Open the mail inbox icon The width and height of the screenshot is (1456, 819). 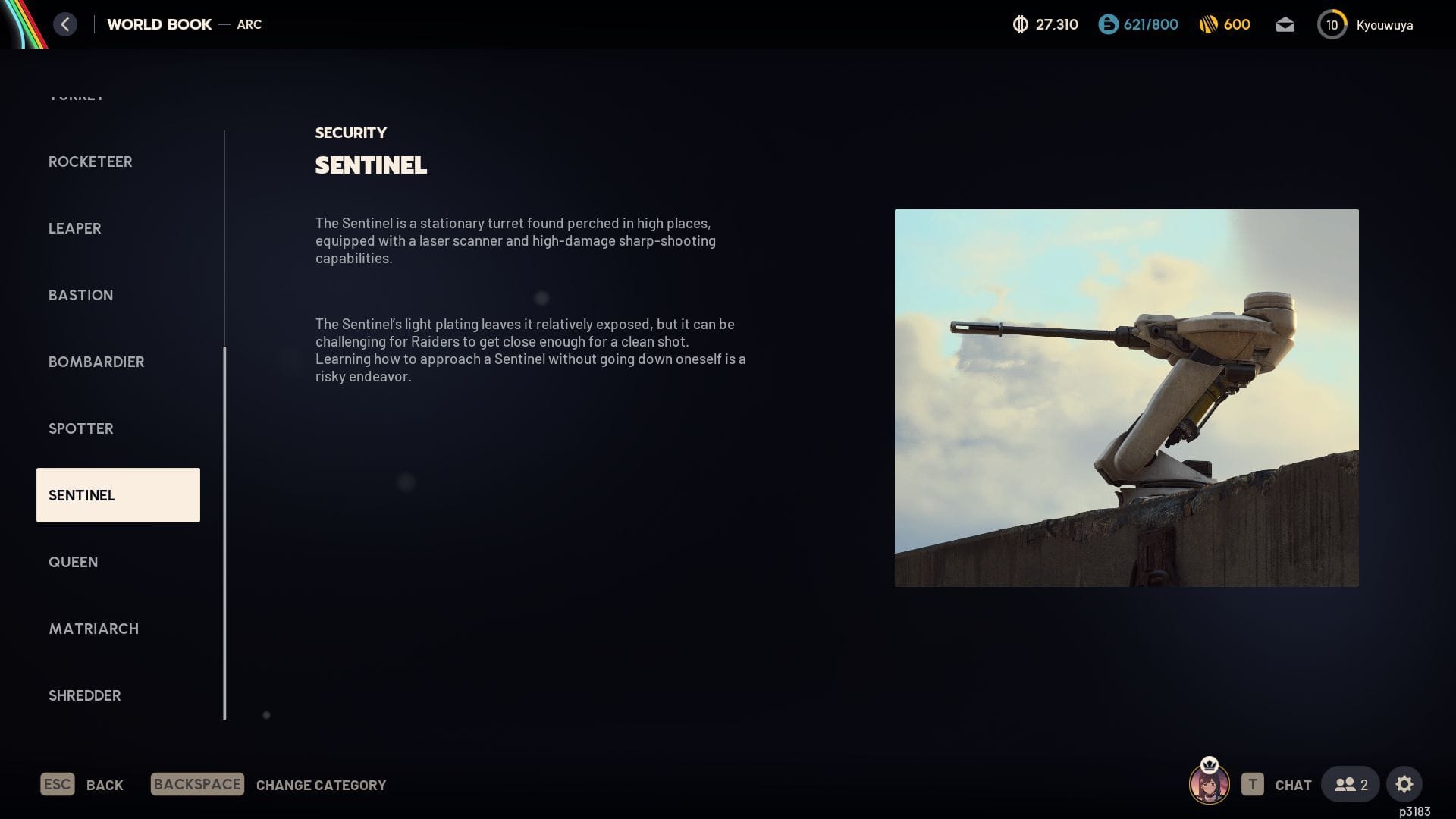(x=1285, y=24)
